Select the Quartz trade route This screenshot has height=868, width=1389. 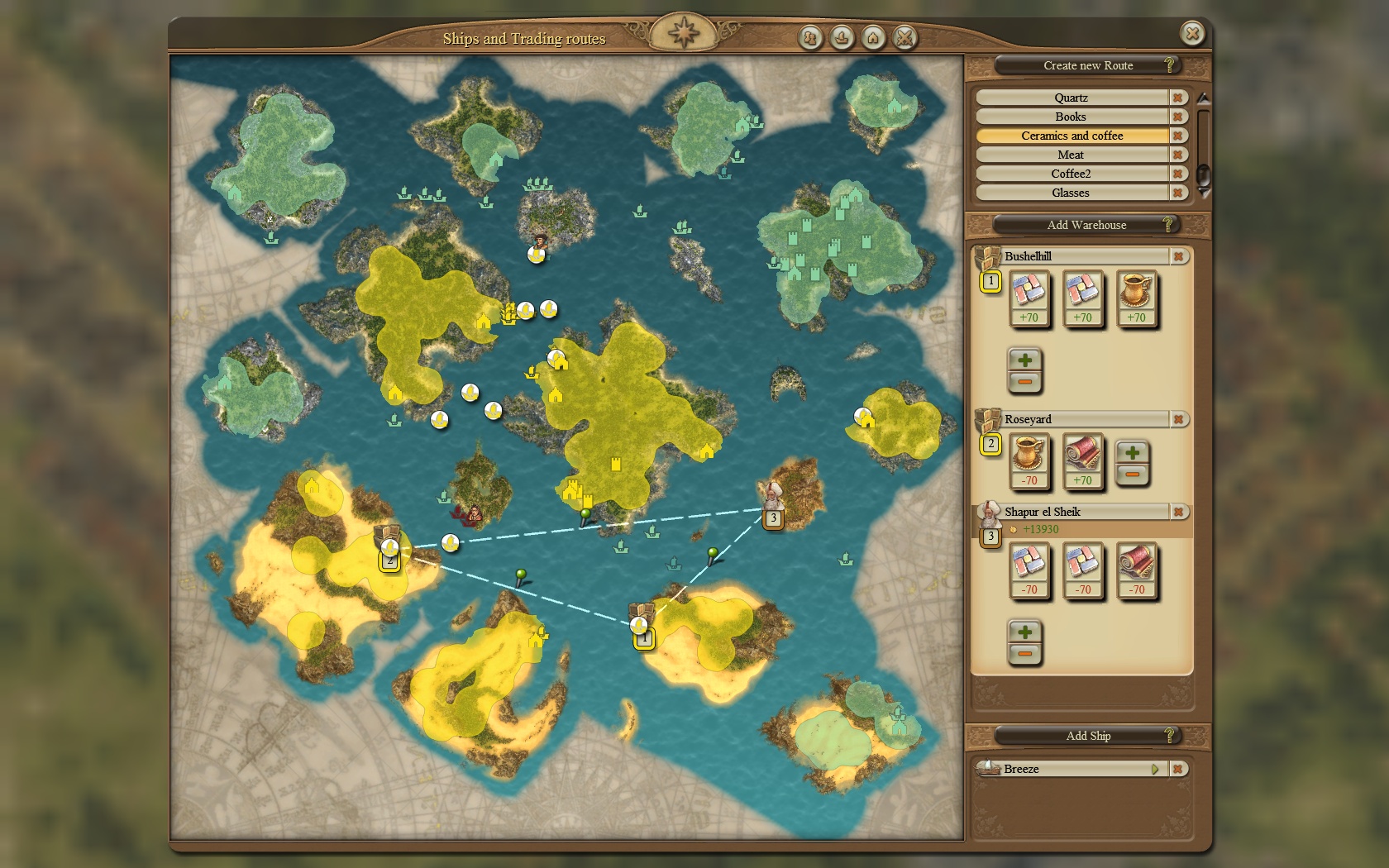pyautogui.click(x=1072, y=98)
